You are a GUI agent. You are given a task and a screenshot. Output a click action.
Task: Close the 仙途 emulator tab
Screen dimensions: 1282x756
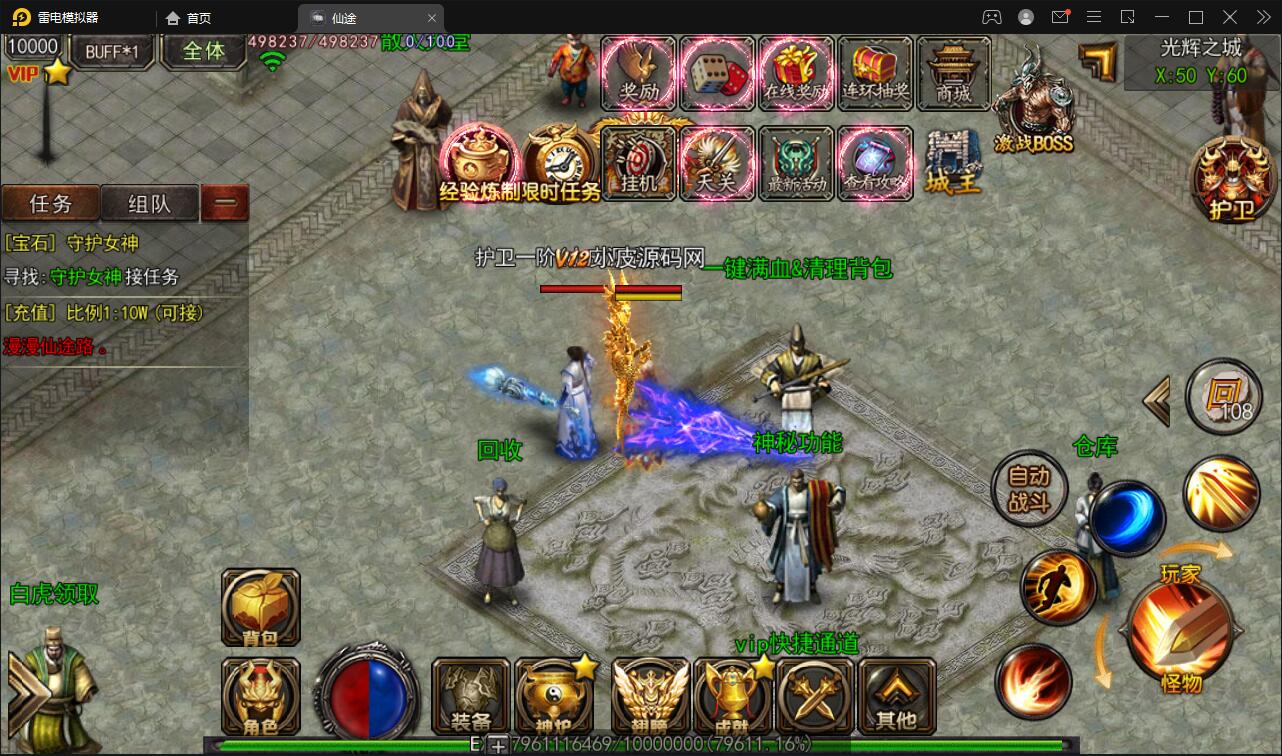coord(432,18)
